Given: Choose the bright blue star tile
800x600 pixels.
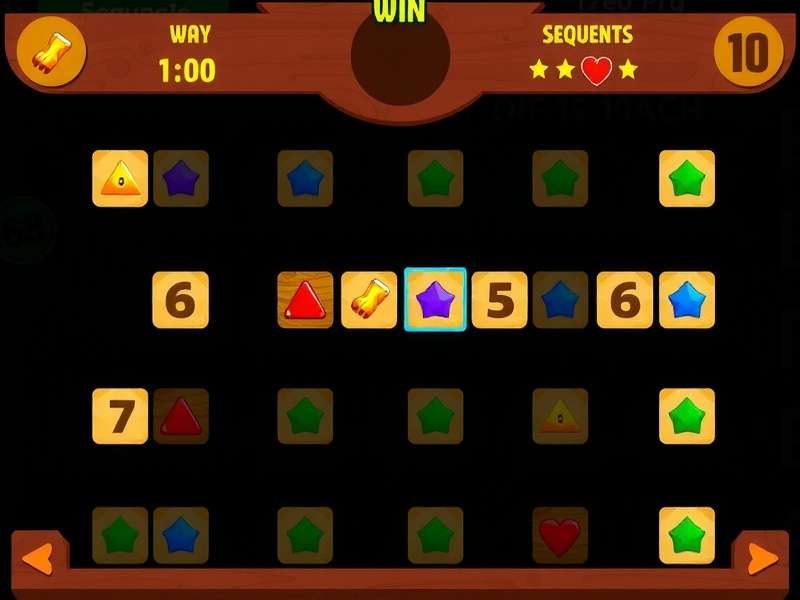Looking at the screenshot, I should (x=687, y=299).
